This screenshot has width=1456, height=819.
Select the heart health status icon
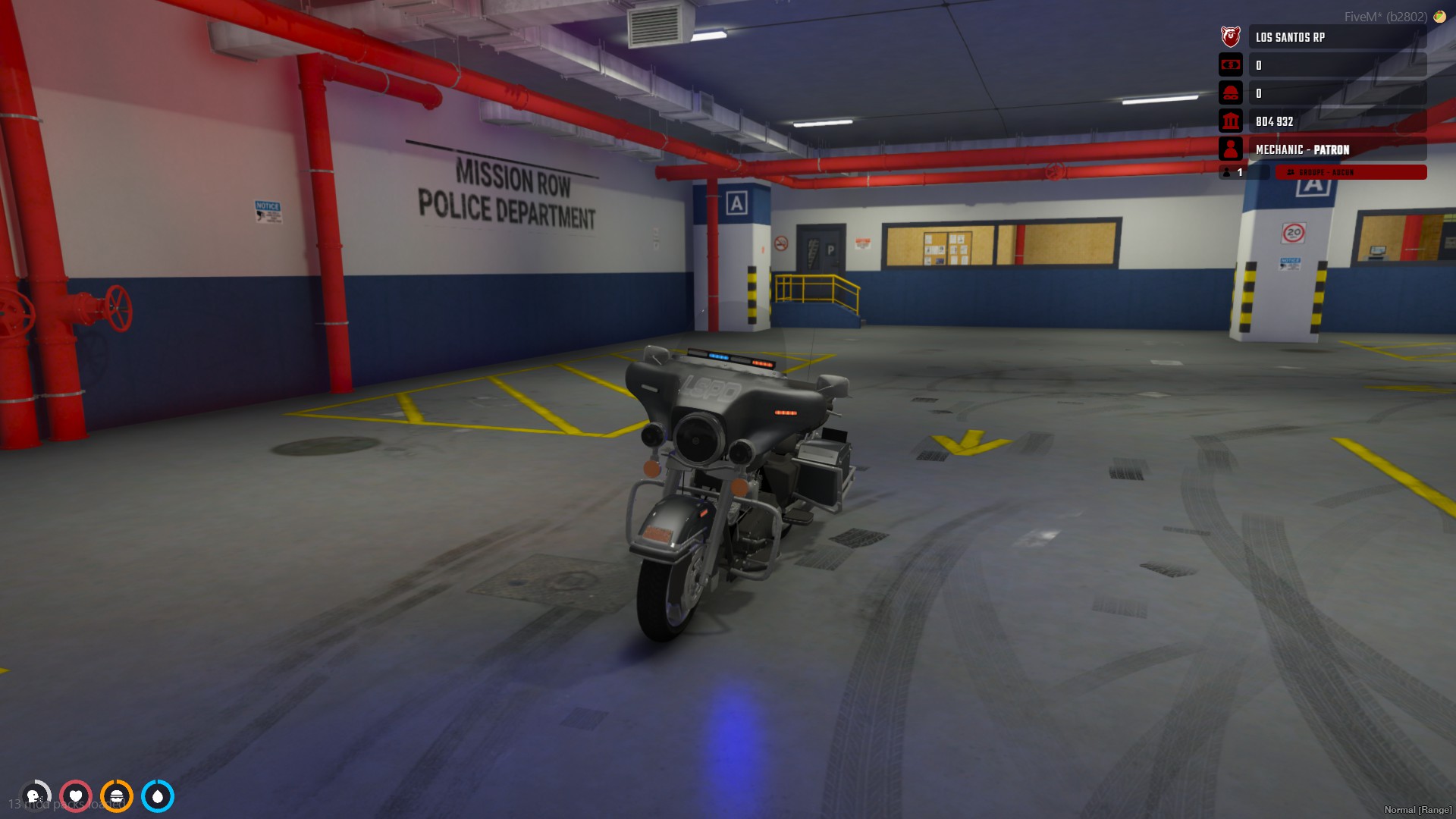[x=76, y=796]
